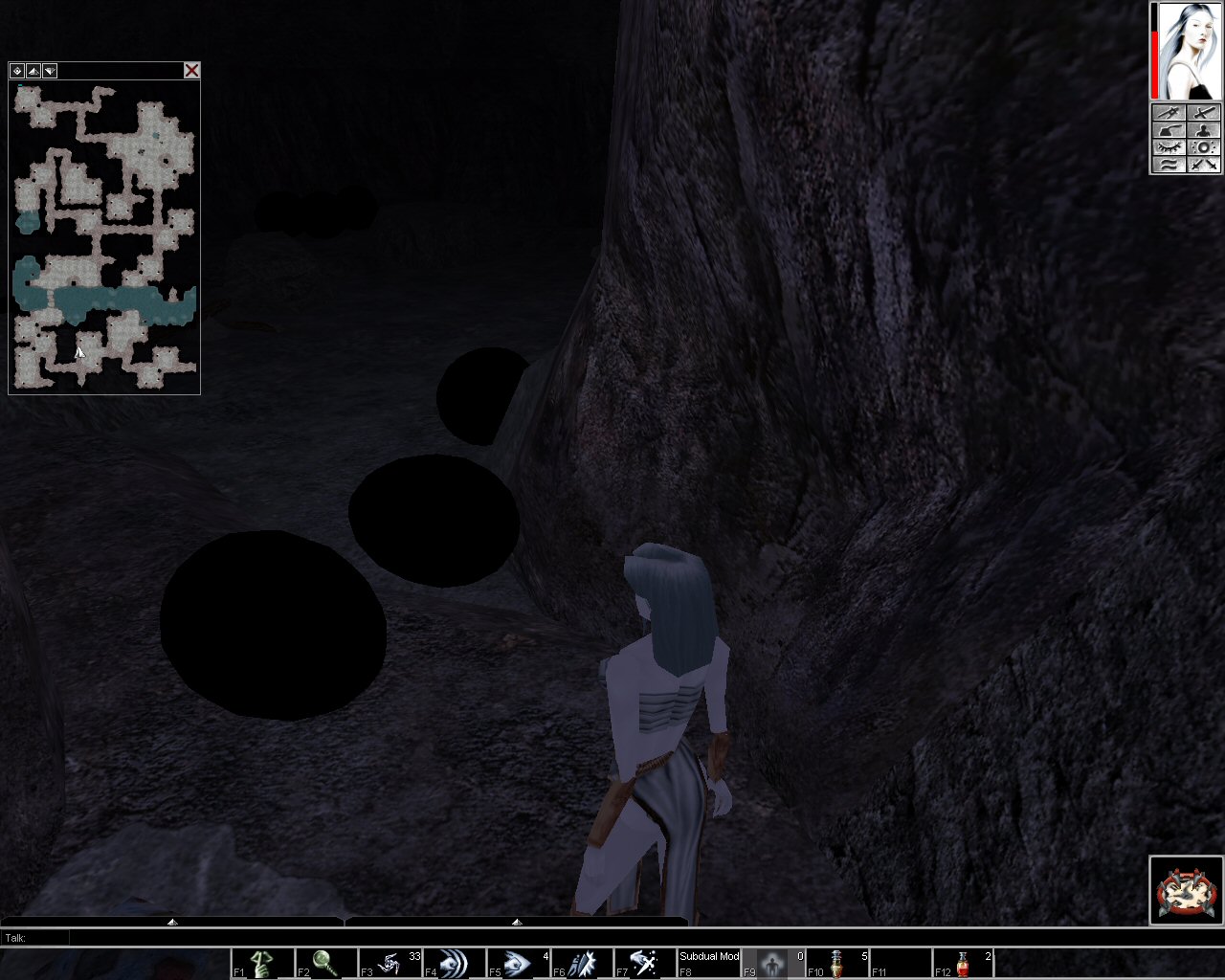Click the single sword panel button
The width and height of the screenshot is (1225, 980).
click(1204, 114)
